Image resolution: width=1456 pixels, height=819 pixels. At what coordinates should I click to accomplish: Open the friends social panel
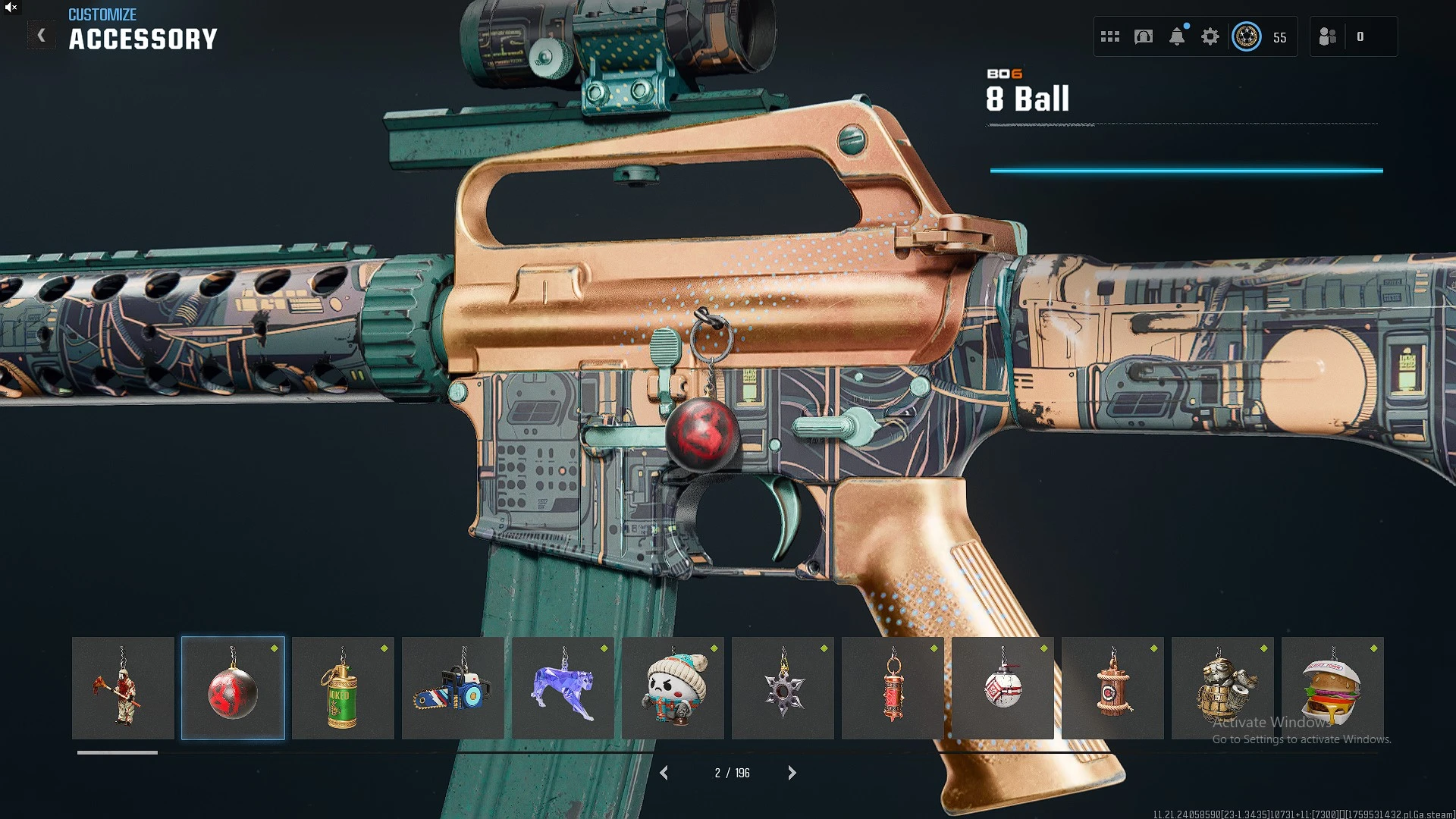[x=1328, y=36]
